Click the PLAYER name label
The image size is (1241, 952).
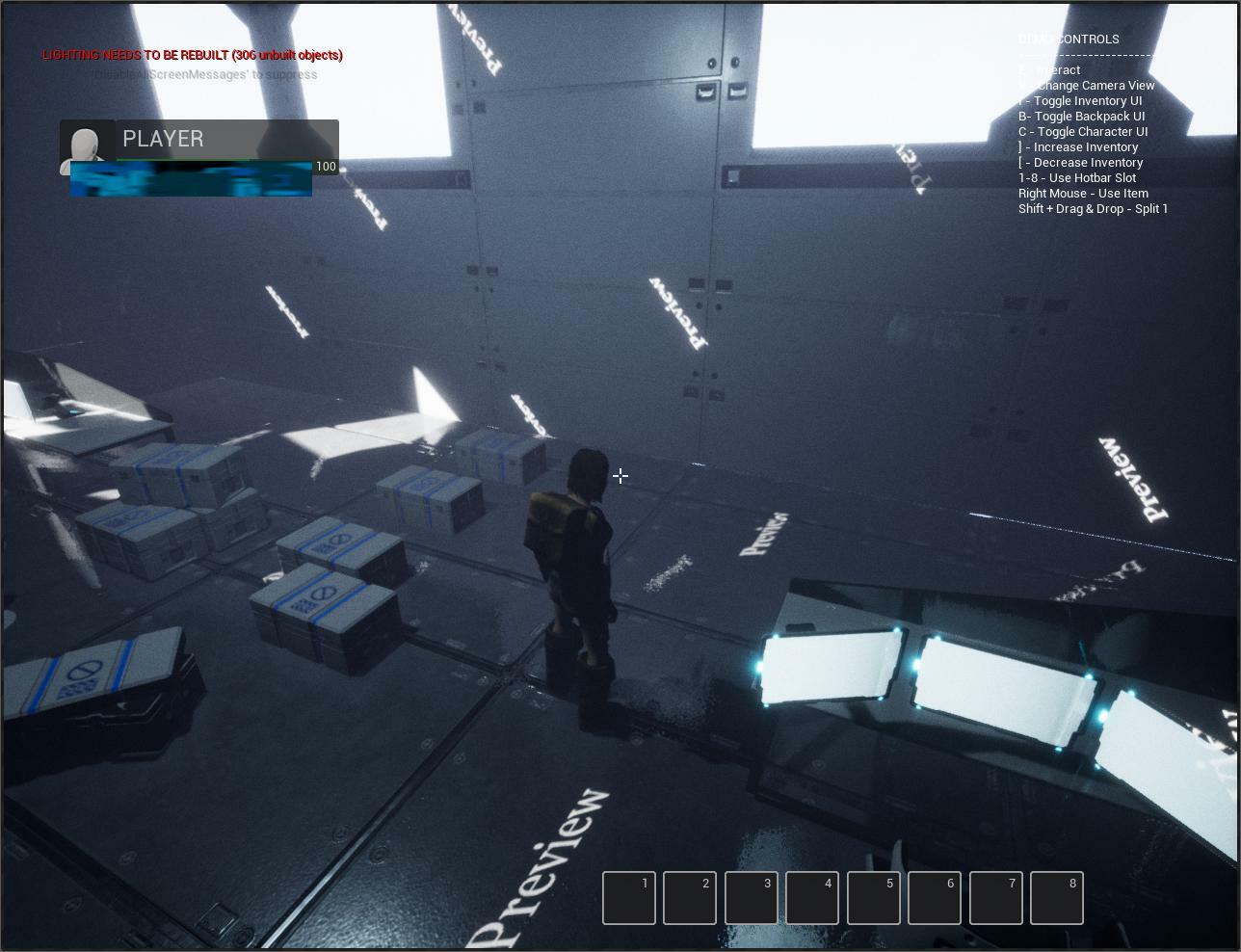pyautogui.click(x=162, y=139)
